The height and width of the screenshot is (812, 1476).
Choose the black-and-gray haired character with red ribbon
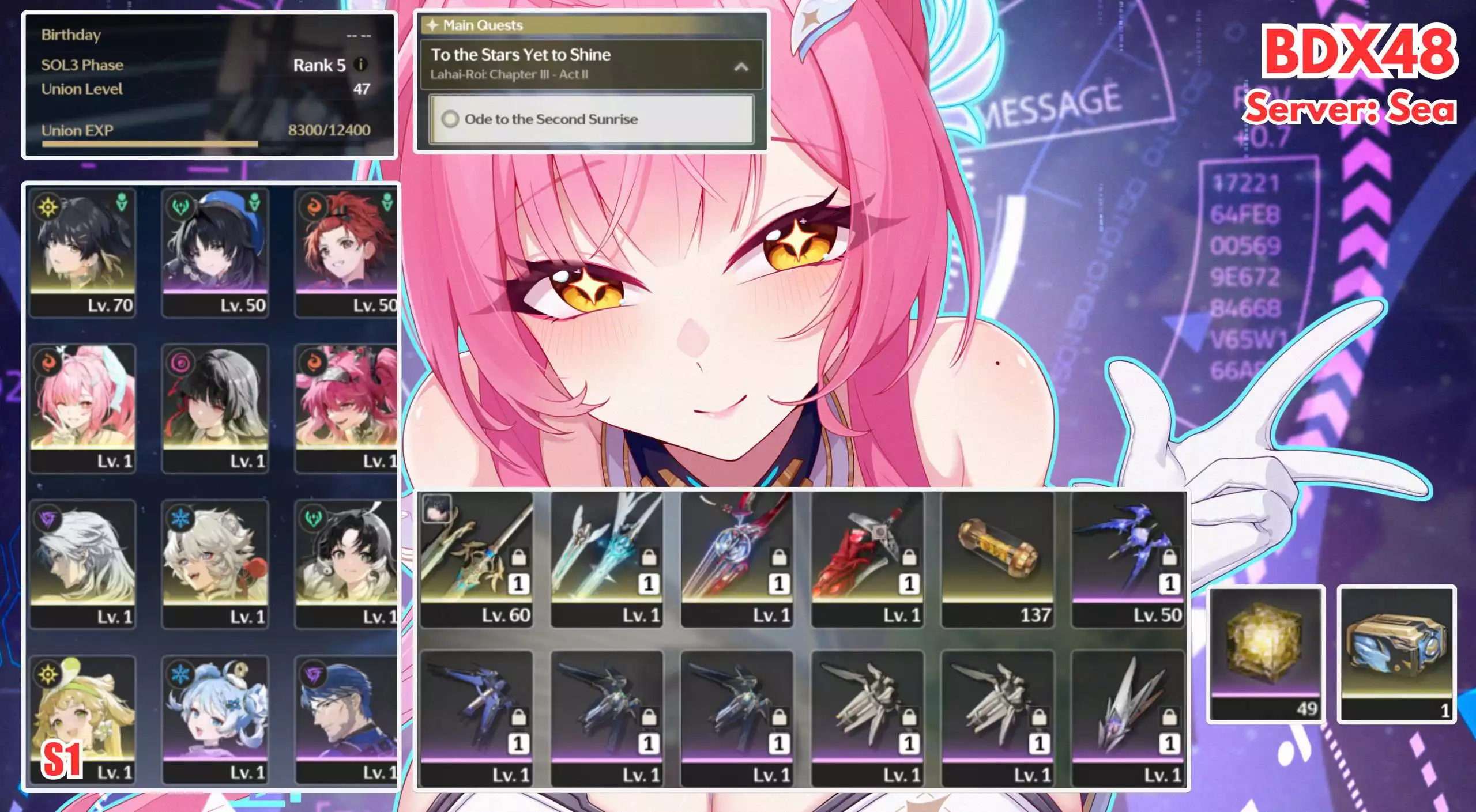[x=215, y=408]
